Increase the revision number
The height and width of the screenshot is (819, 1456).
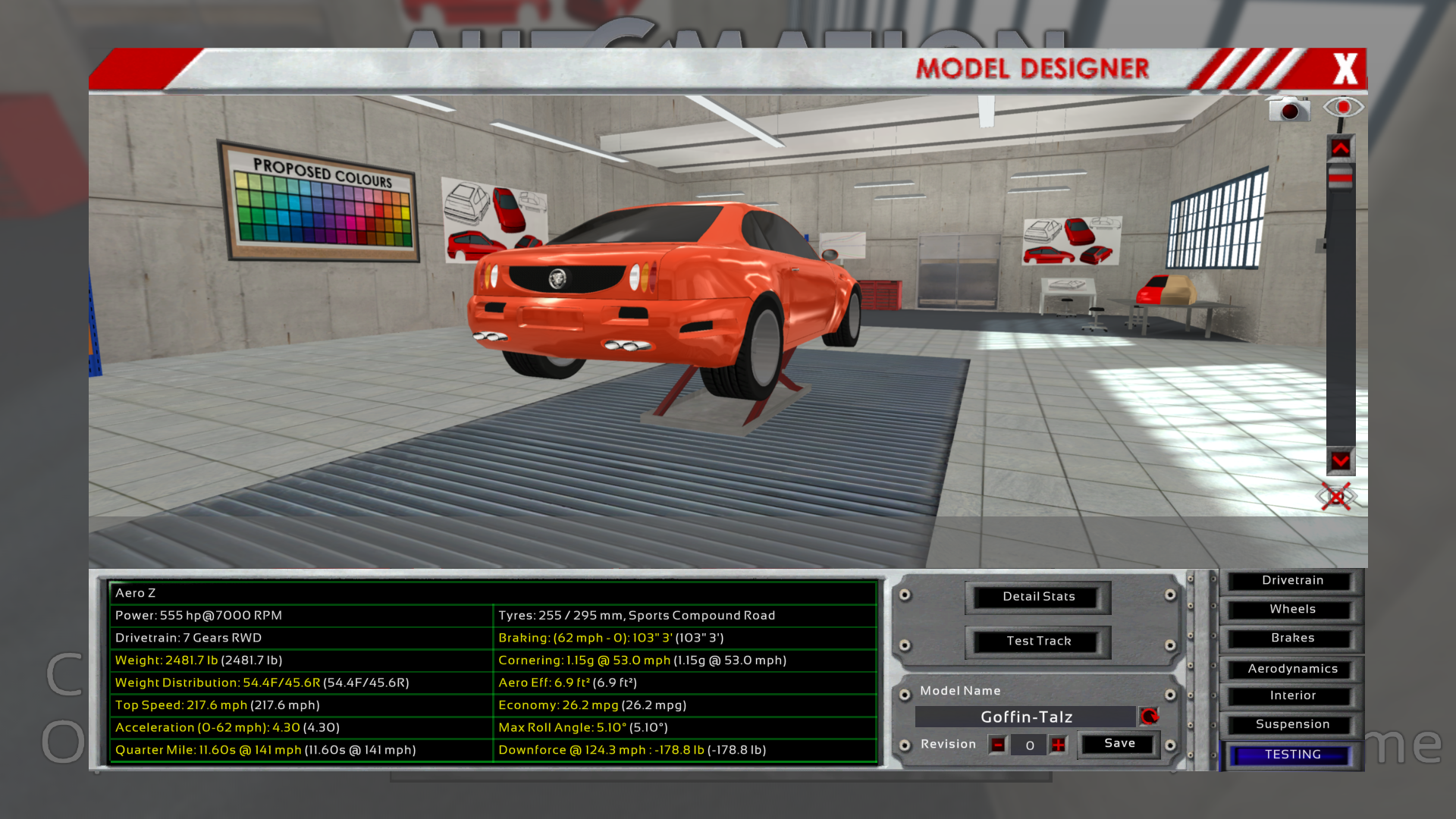coord(1058,745)
